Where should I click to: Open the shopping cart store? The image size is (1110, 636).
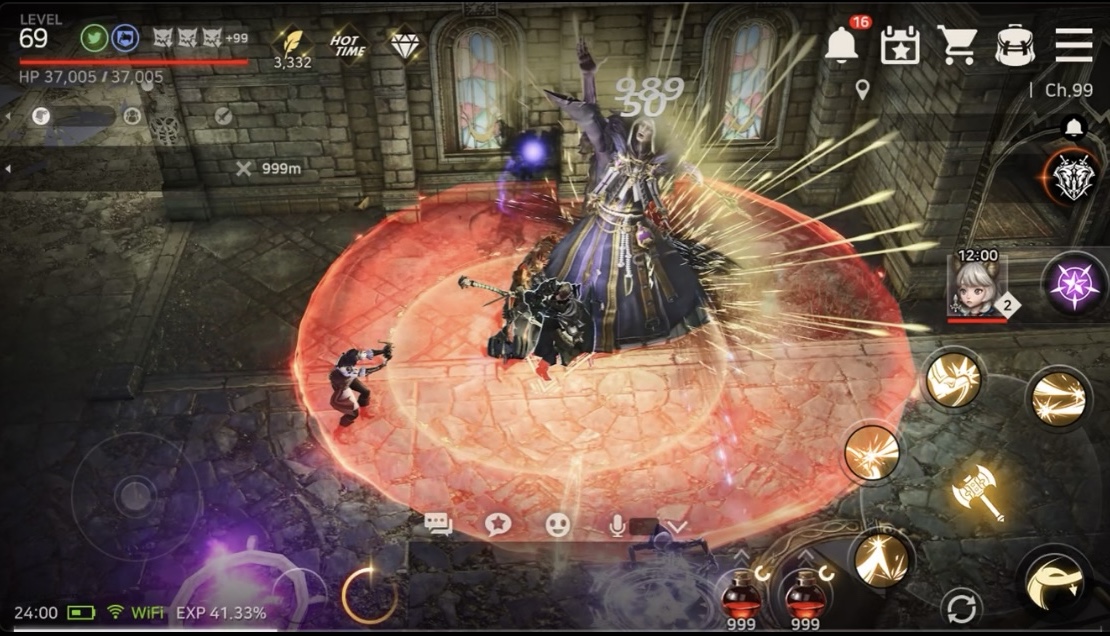pos(957,45)
